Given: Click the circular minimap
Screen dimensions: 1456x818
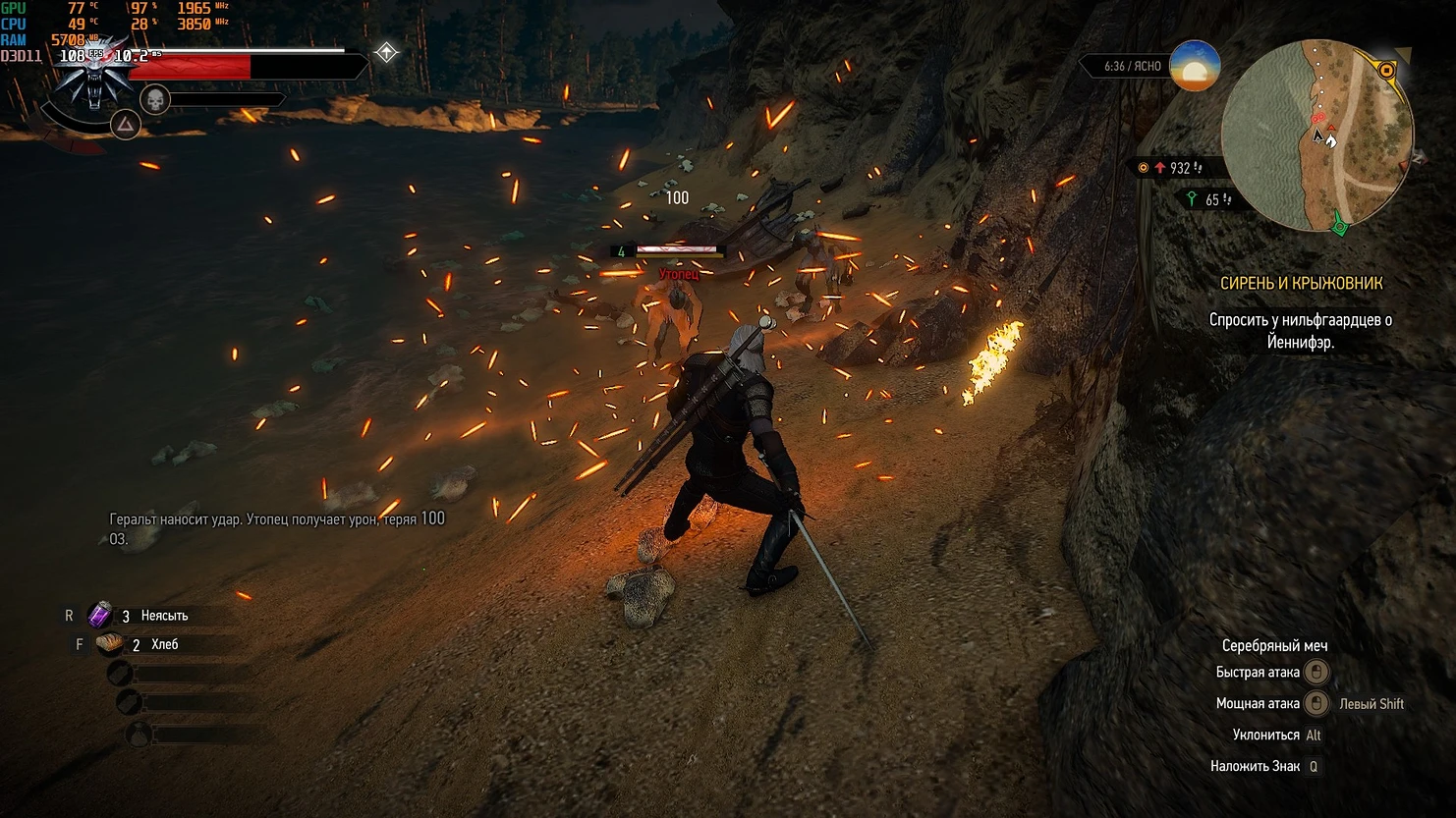Looking at the screenshot, I should [x=1316, y=136].
